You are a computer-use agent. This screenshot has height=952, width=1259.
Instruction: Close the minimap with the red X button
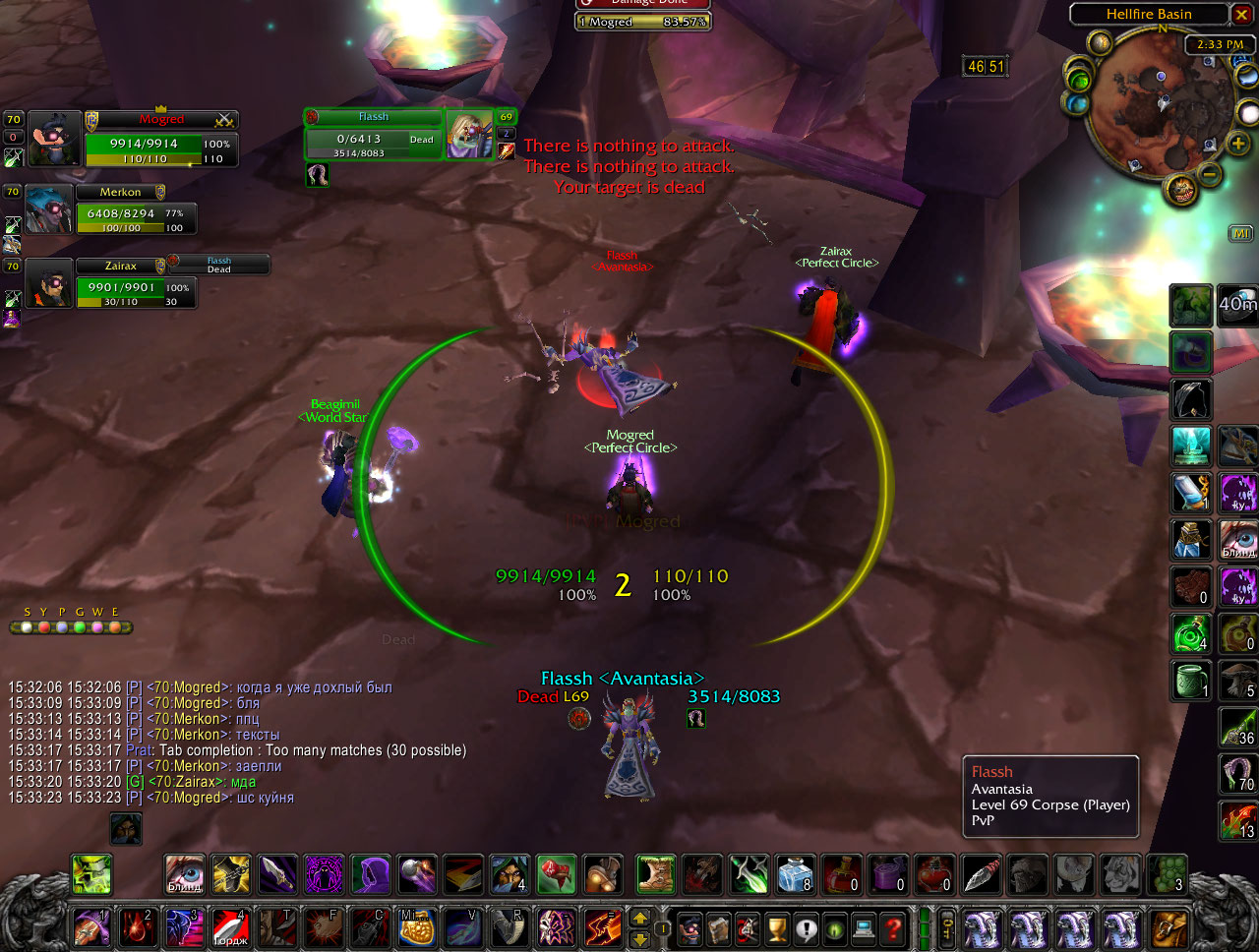(x=1242, y=14)
